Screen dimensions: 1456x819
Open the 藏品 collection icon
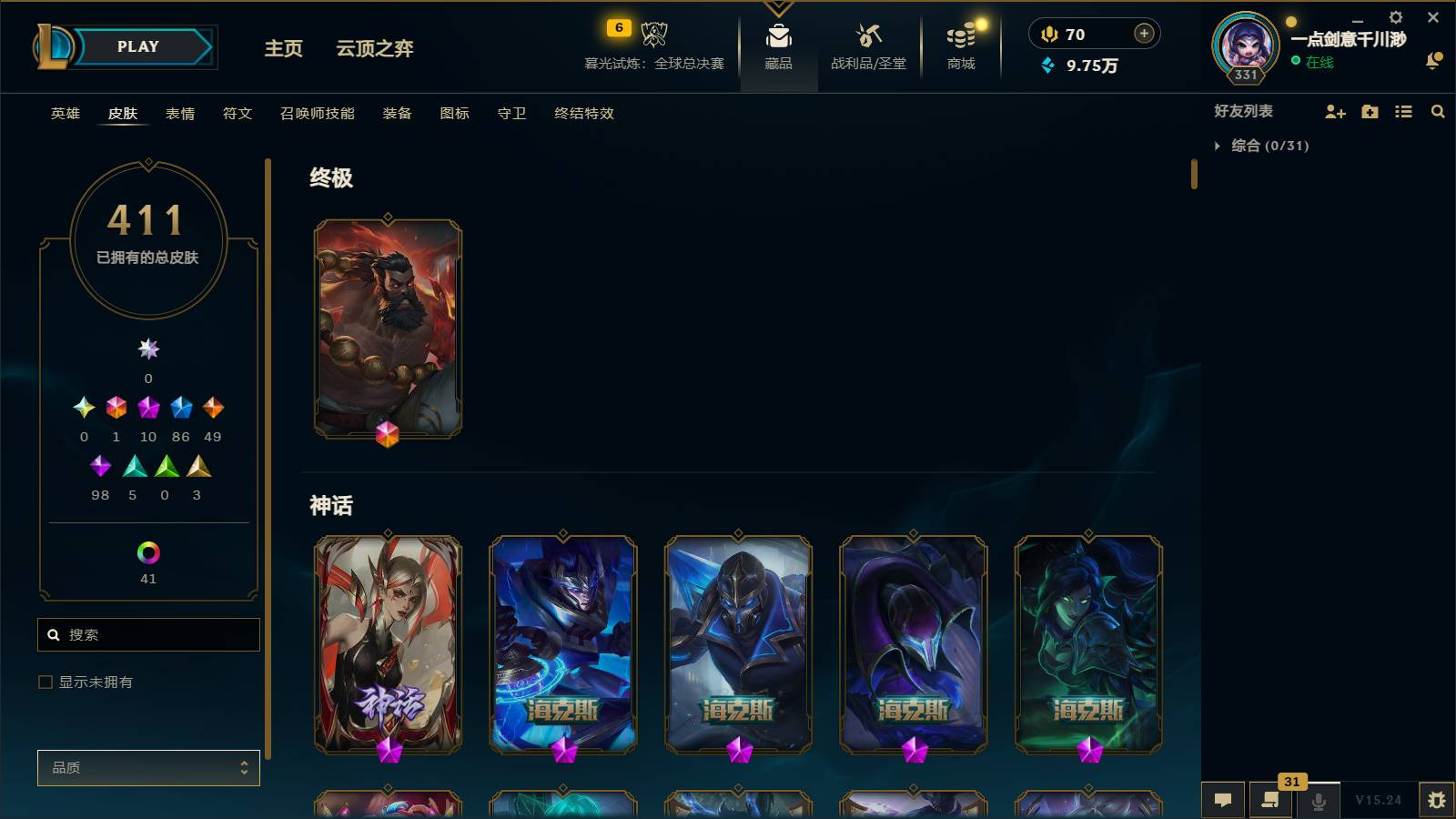coord(777,45)
